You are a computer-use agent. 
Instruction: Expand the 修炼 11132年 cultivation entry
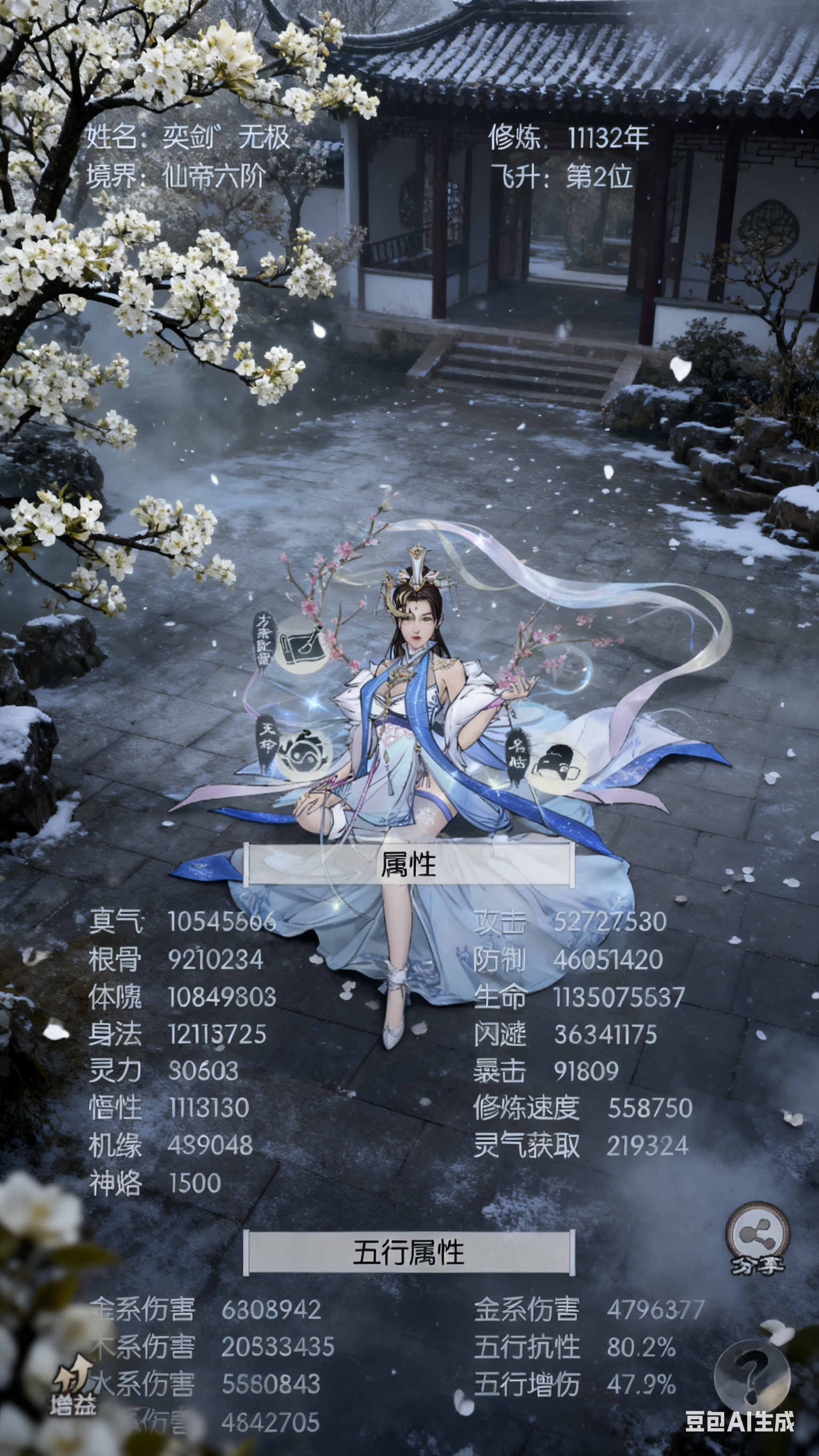coord(565,139)
